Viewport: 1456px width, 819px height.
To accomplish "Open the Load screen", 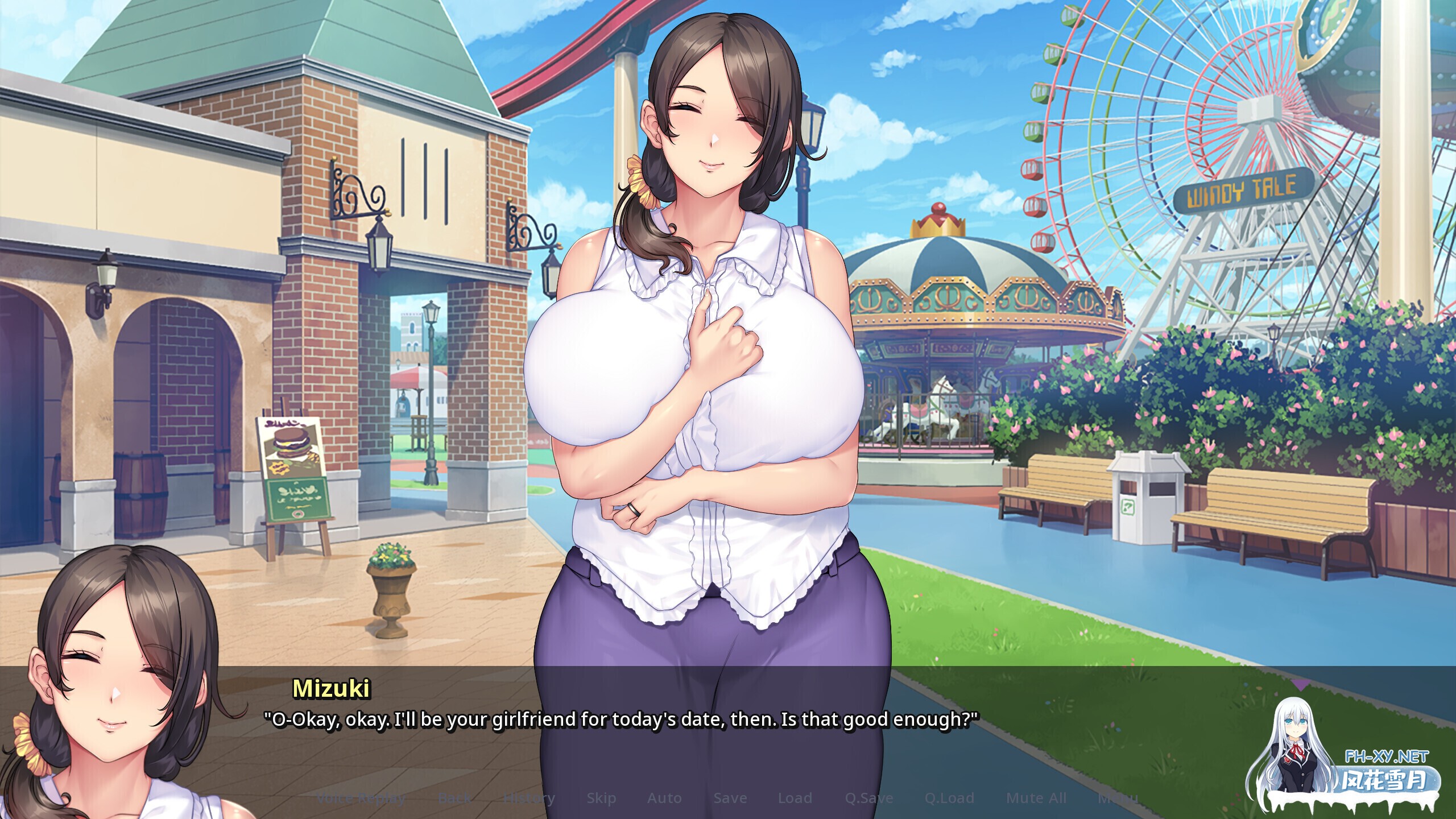I will click(x=795, y=798).
